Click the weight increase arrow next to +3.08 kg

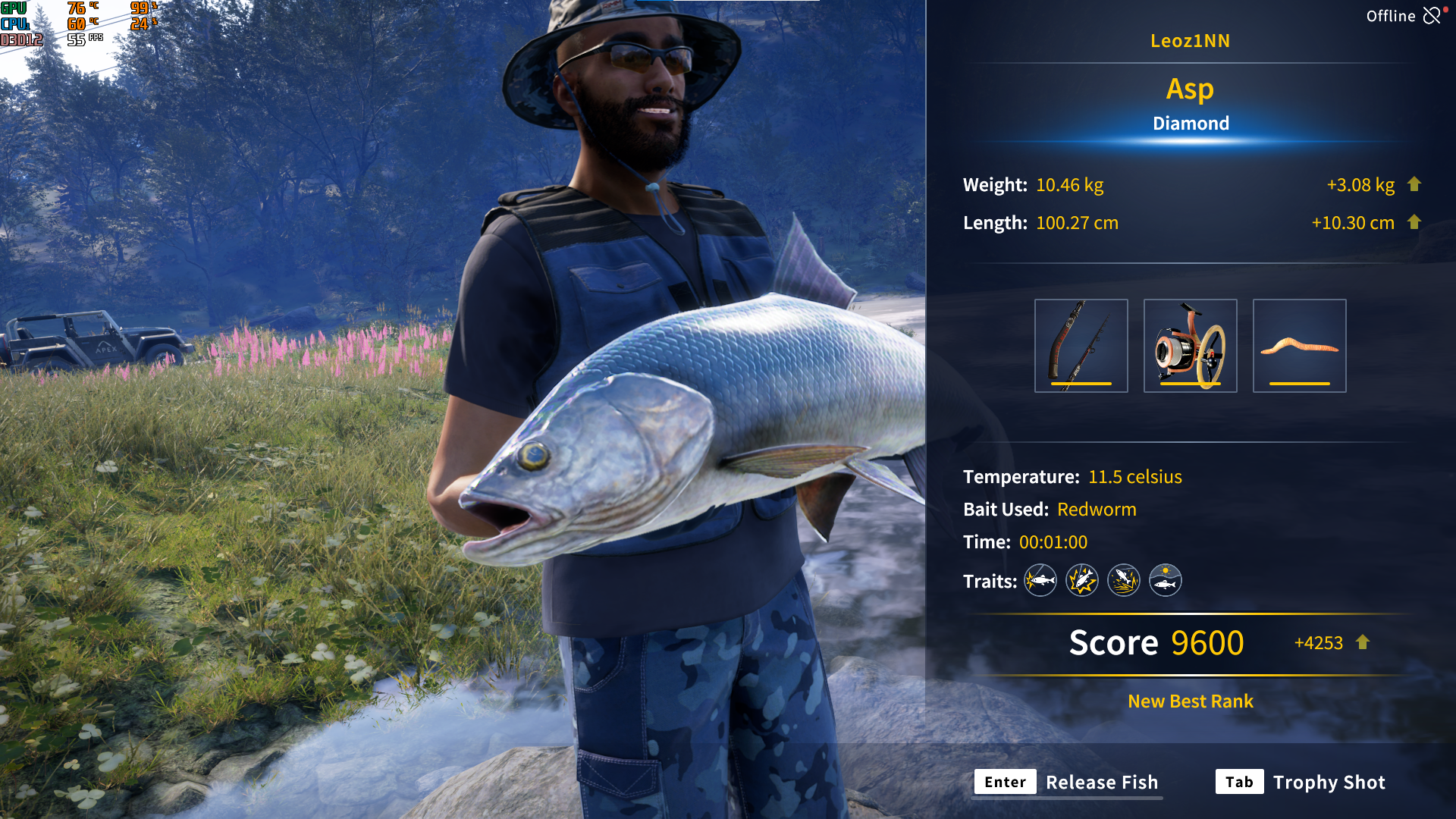point(1415,184)
